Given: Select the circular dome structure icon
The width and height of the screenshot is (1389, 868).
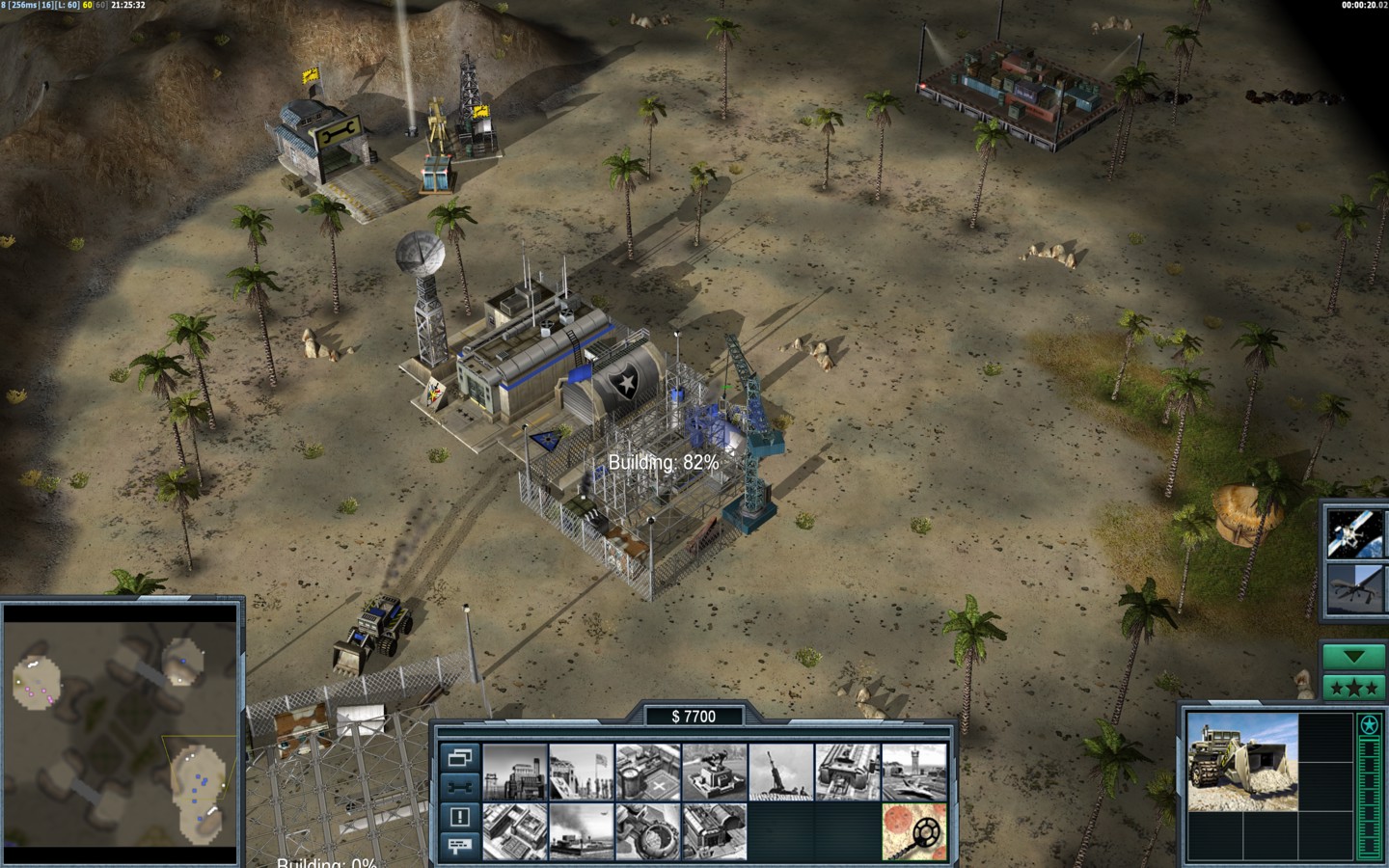Looking at the screenshot, I should pyautogui.click(x=648, y=831).
